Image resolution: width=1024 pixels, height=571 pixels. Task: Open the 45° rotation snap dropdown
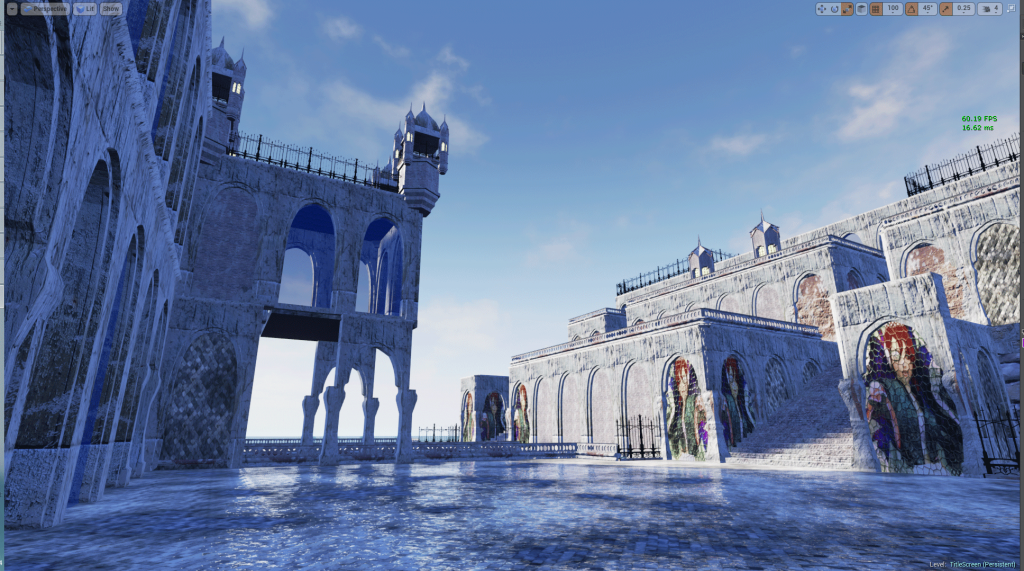pyautogui.click(x=929, y=9)
